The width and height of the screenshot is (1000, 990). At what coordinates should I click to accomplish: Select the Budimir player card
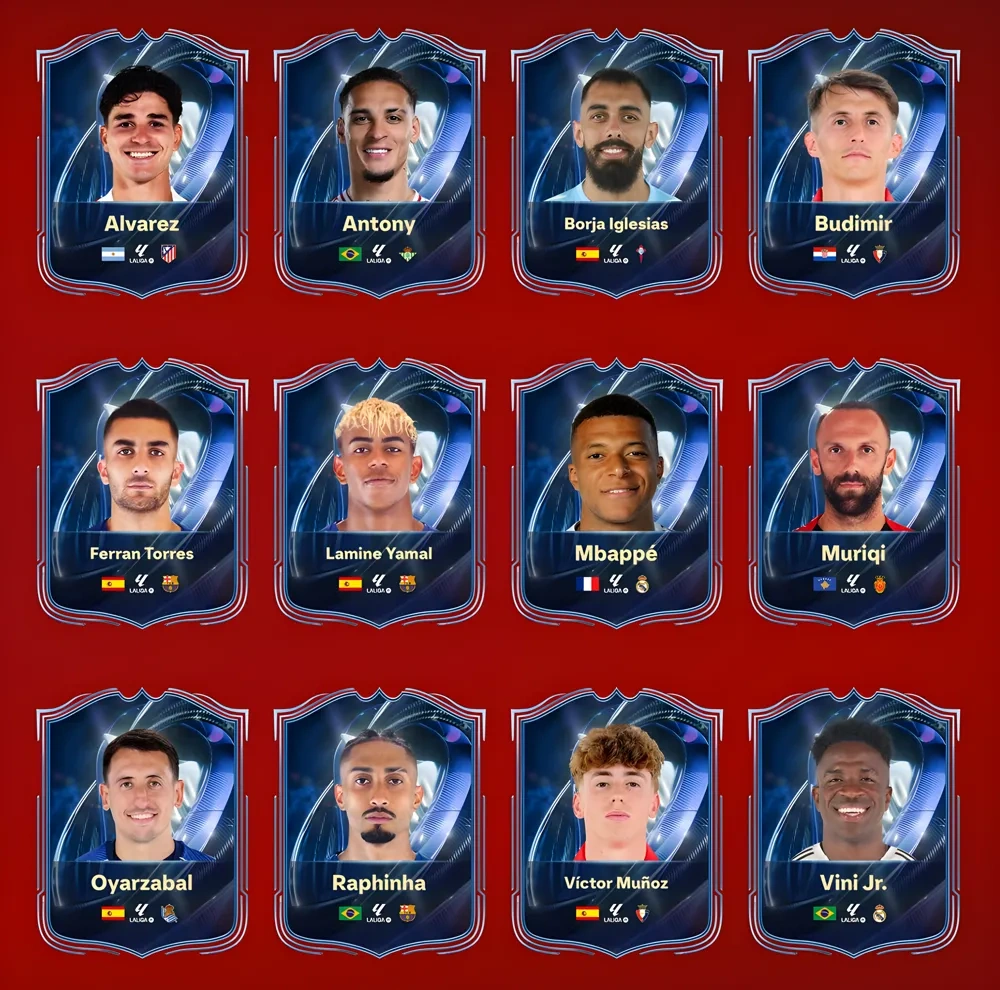(853, 165)
